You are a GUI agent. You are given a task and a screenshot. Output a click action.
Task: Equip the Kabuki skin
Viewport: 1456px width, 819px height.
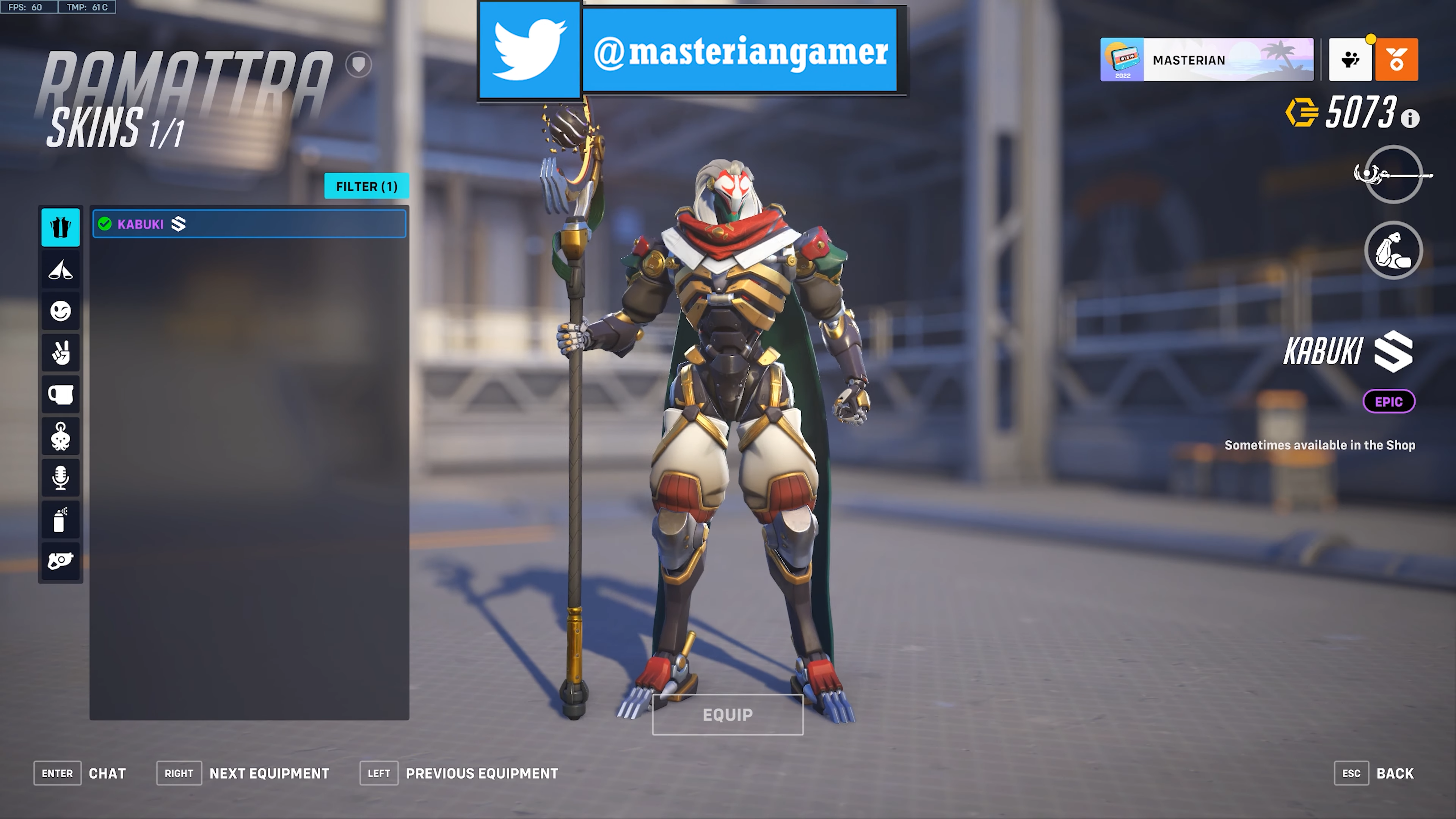point(728,715)
